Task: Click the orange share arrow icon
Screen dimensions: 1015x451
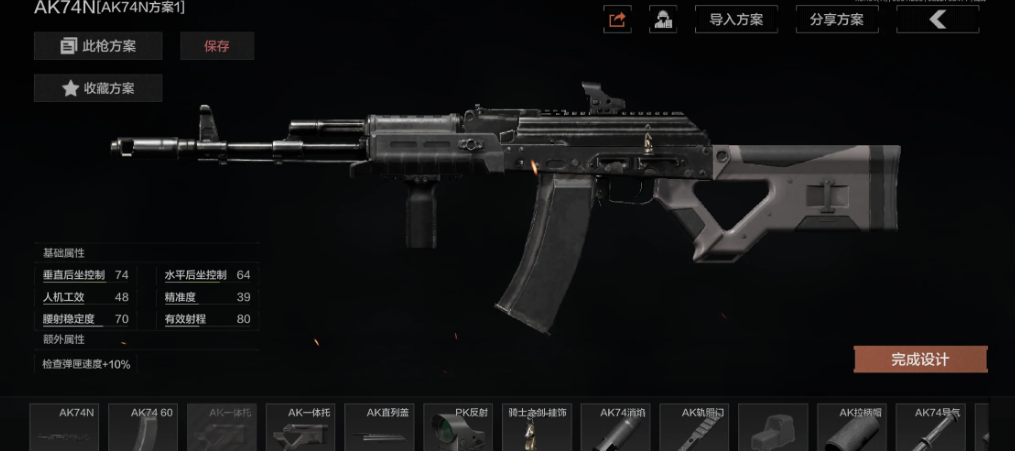Action: point(617,19)
